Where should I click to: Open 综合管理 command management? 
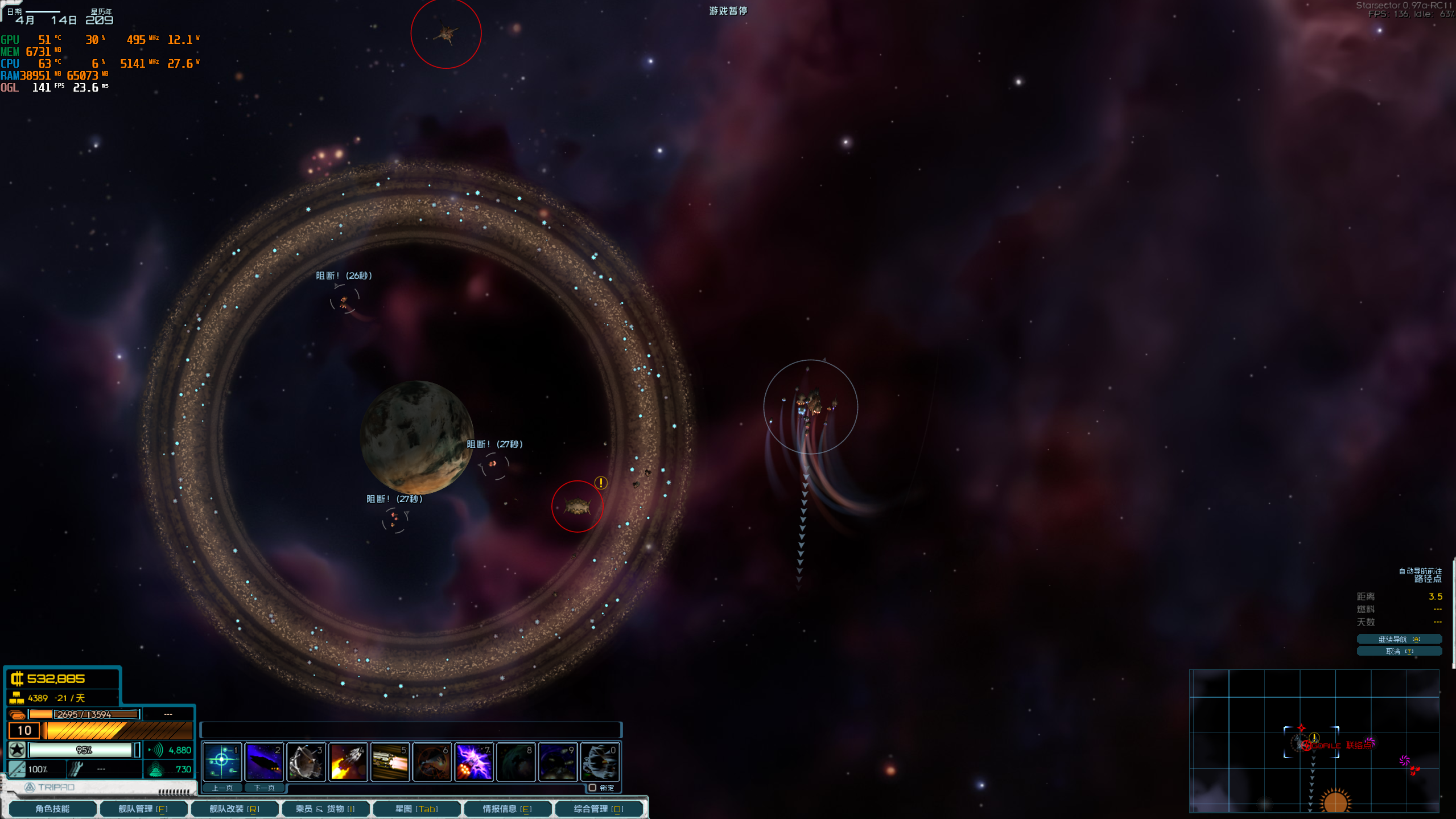598,809
